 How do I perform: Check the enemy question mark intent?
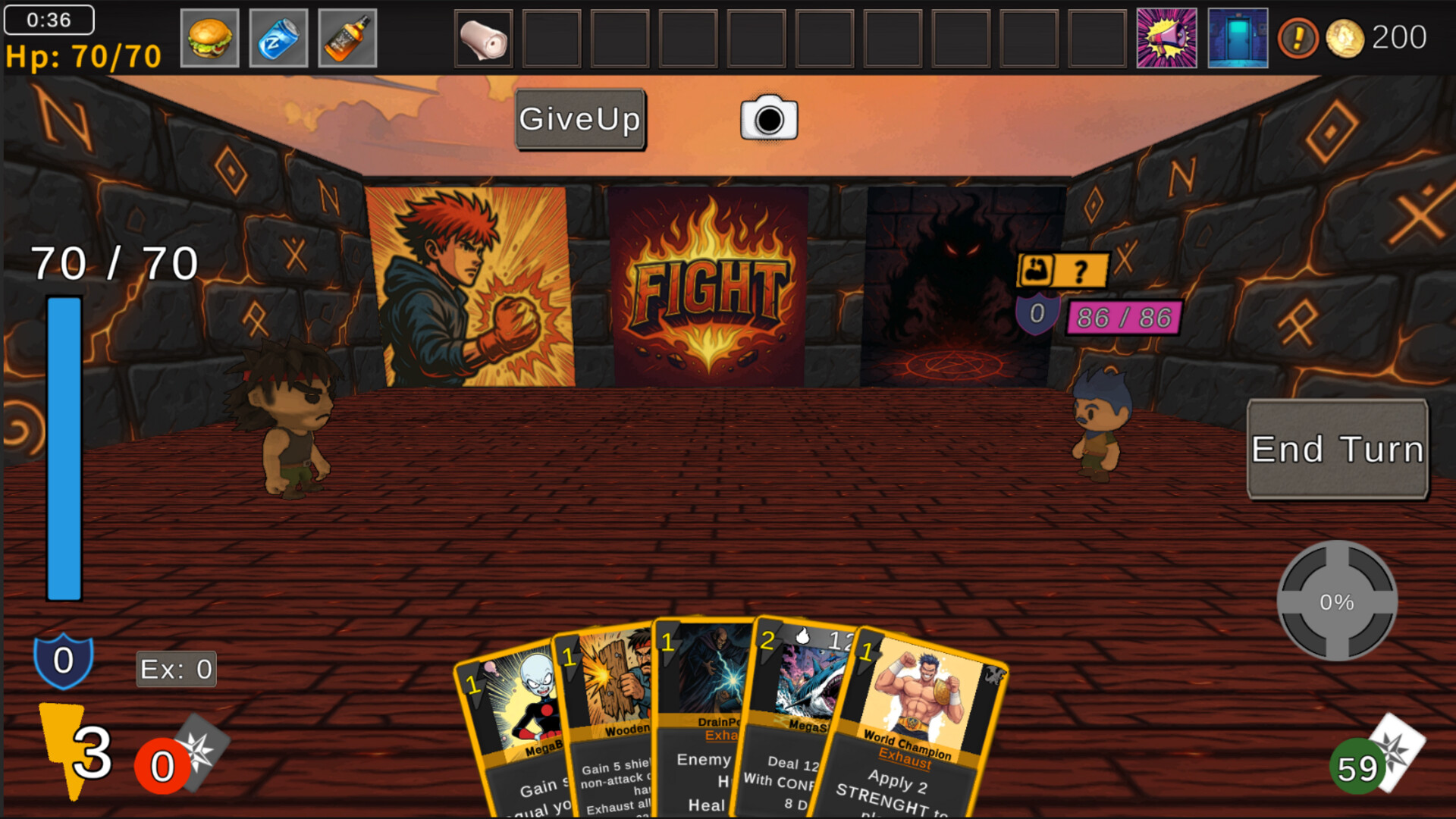1081,269
